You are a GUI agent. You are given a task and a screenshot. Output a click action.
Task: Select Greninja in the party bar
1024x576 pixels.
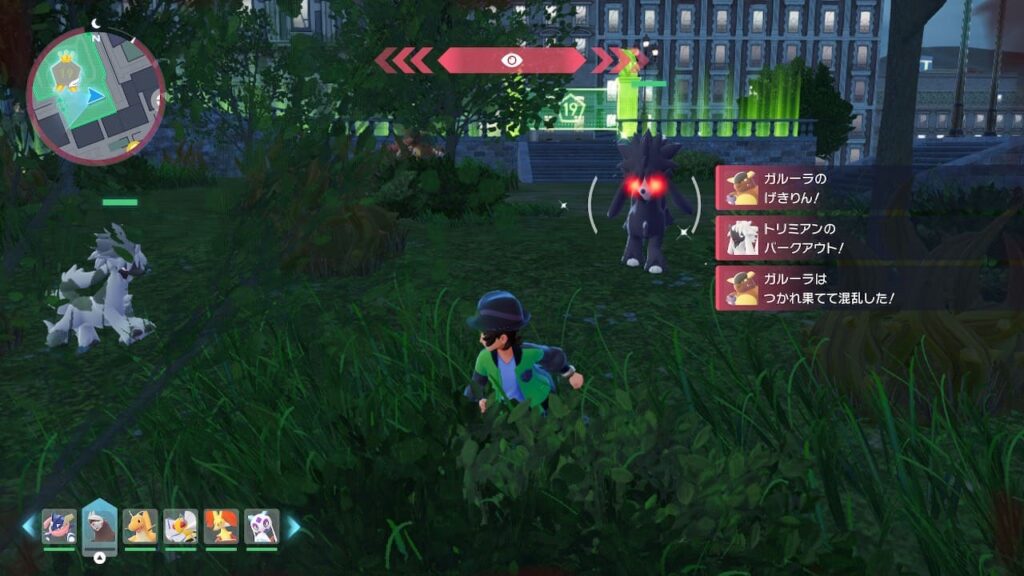click(x=59, y=526)
